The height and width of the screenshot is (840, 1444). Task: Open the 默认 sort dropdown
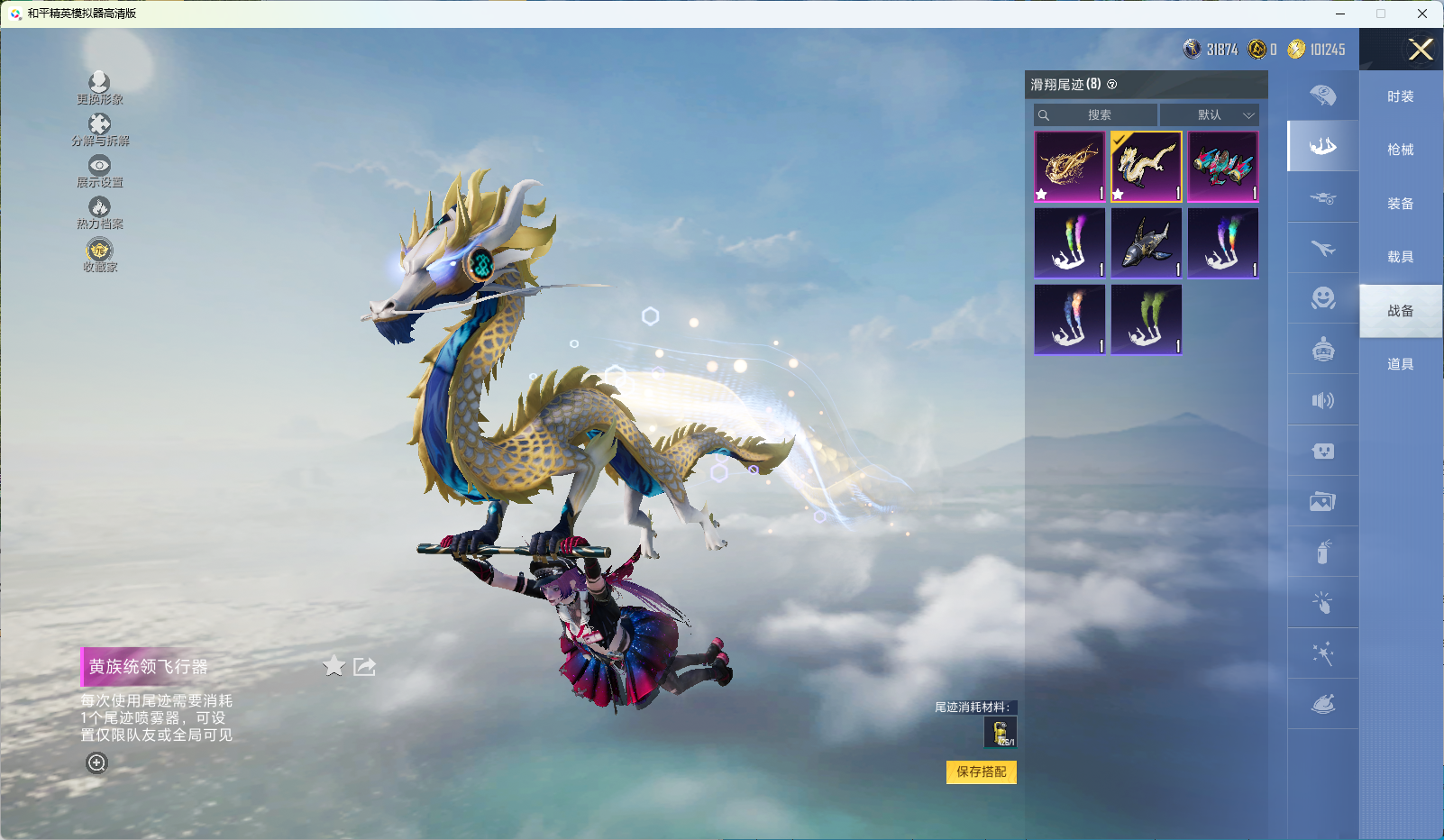tap(1210, 115)
